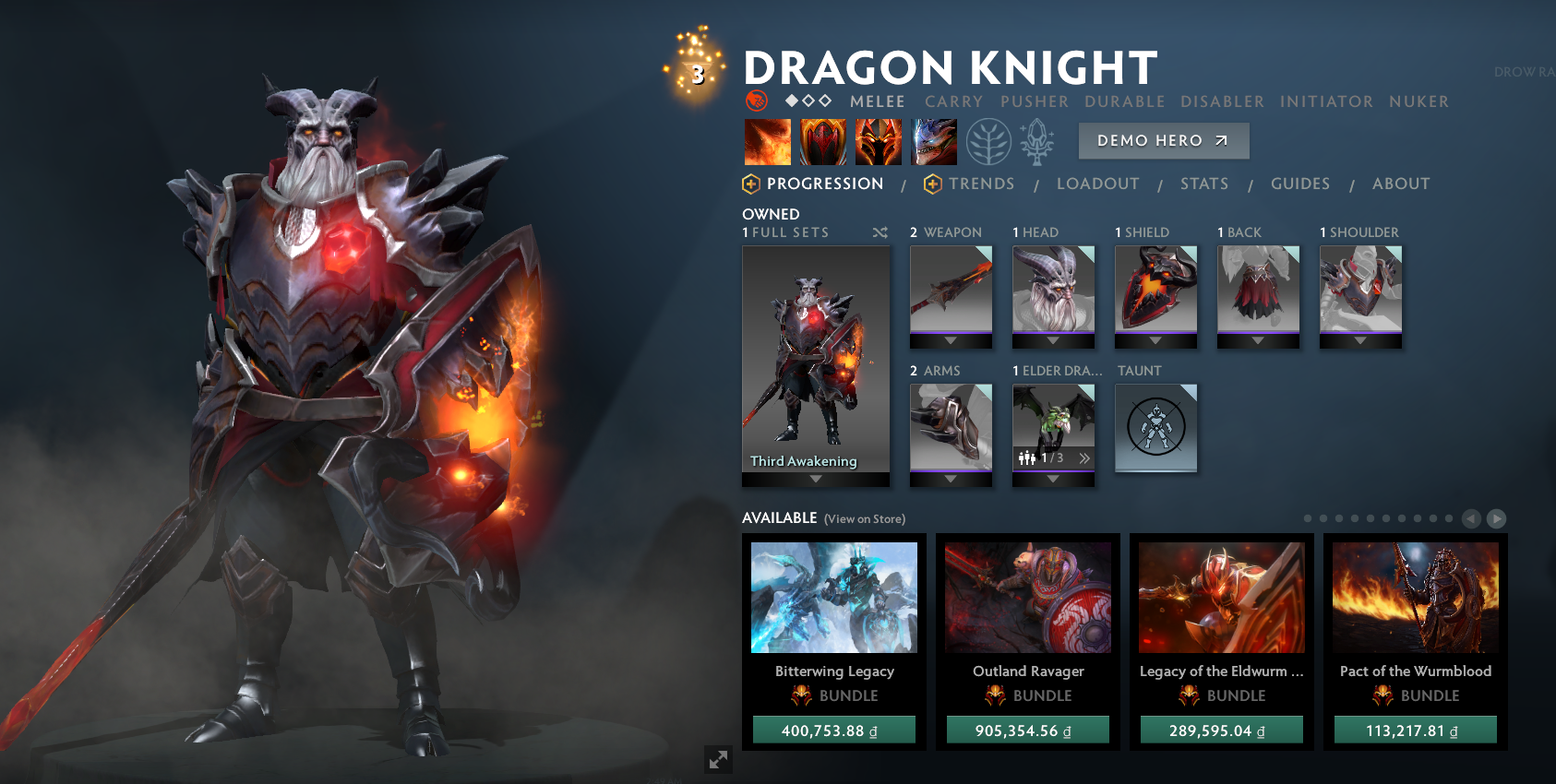Open the Elder Dragon Form ability icon
The height and width of the screenshot is (784, 1556).
(x=933, y=140)
